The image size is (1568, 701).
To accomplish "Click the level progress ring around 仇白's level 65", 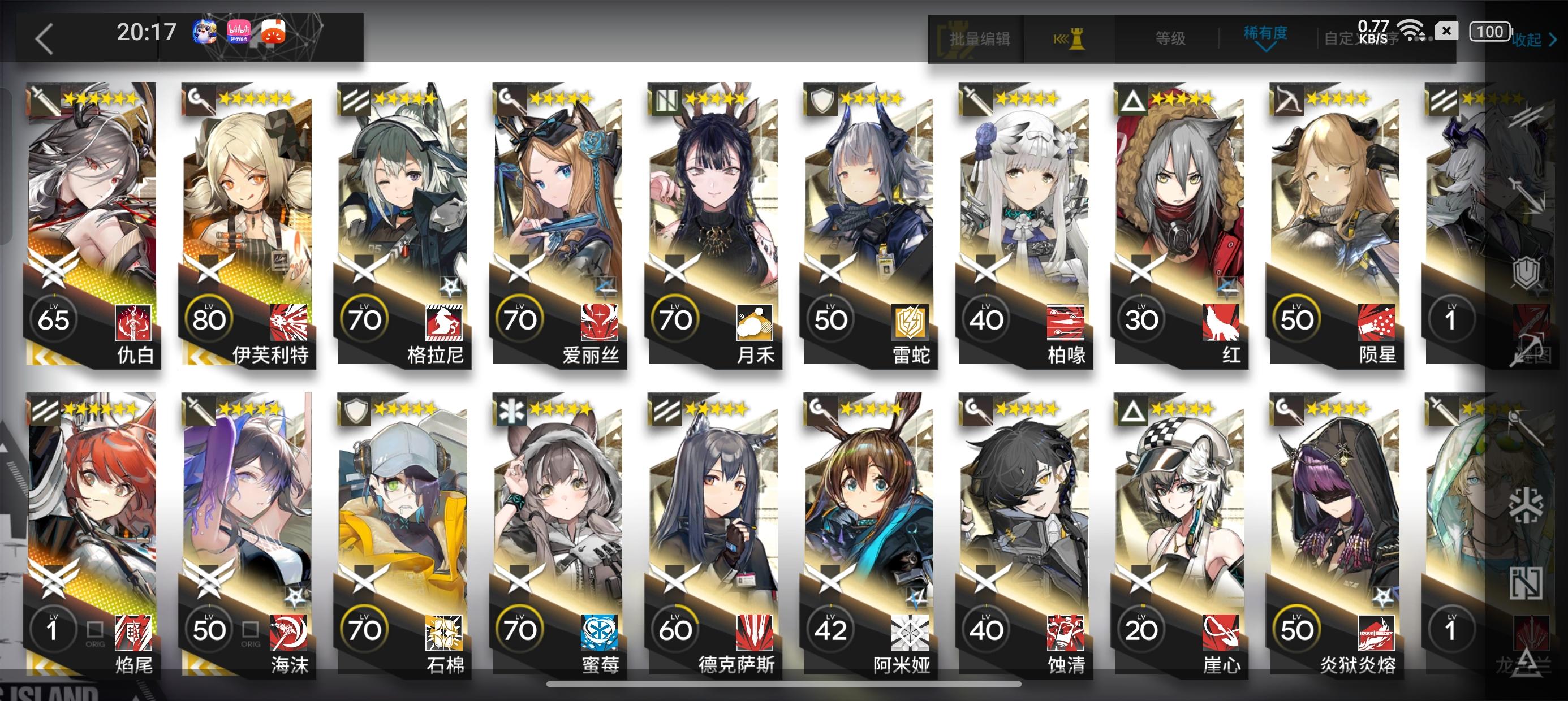I will (55, 318).
